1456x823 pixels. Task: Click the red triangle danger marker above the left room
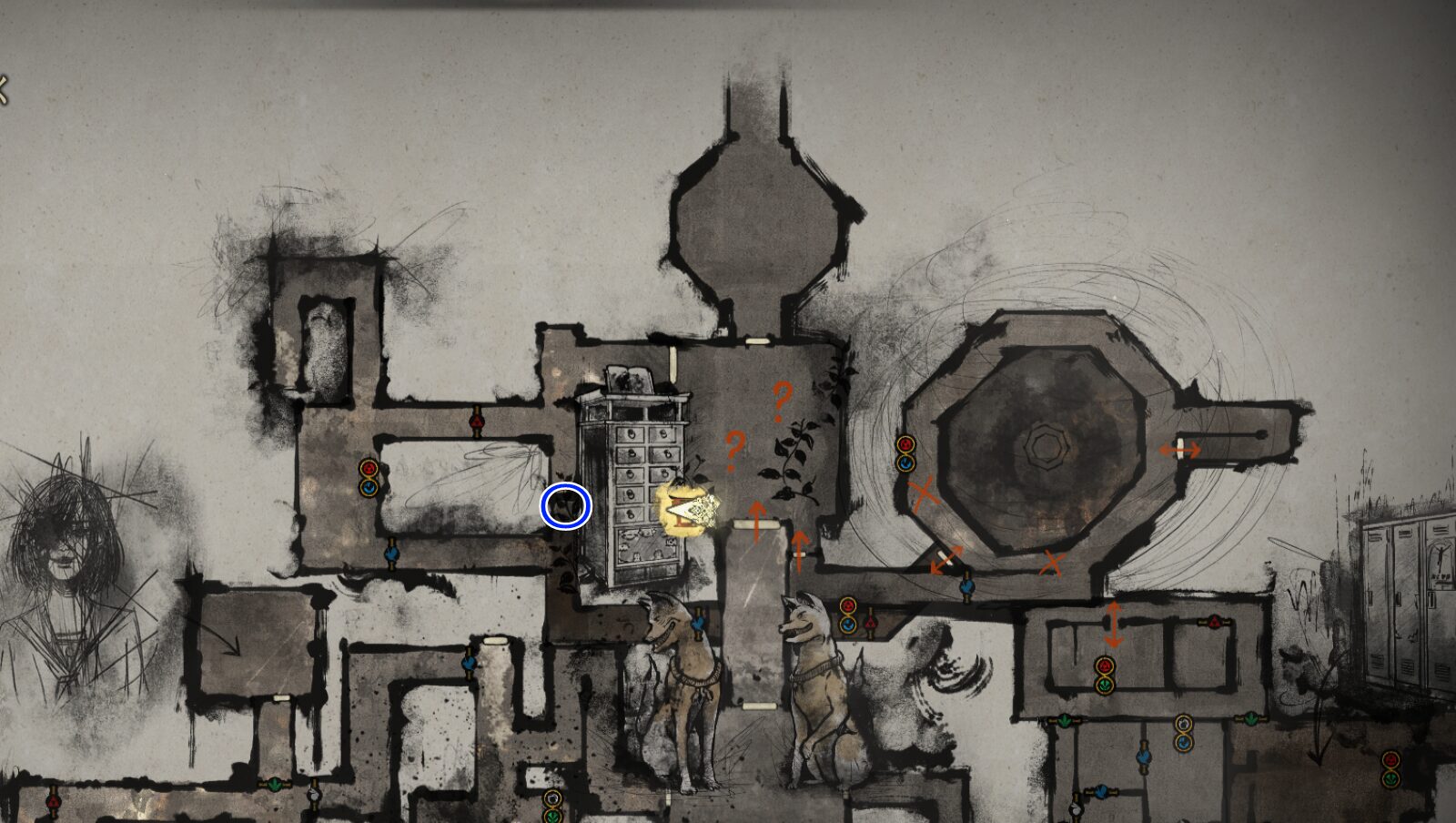[x=477, y=421]
